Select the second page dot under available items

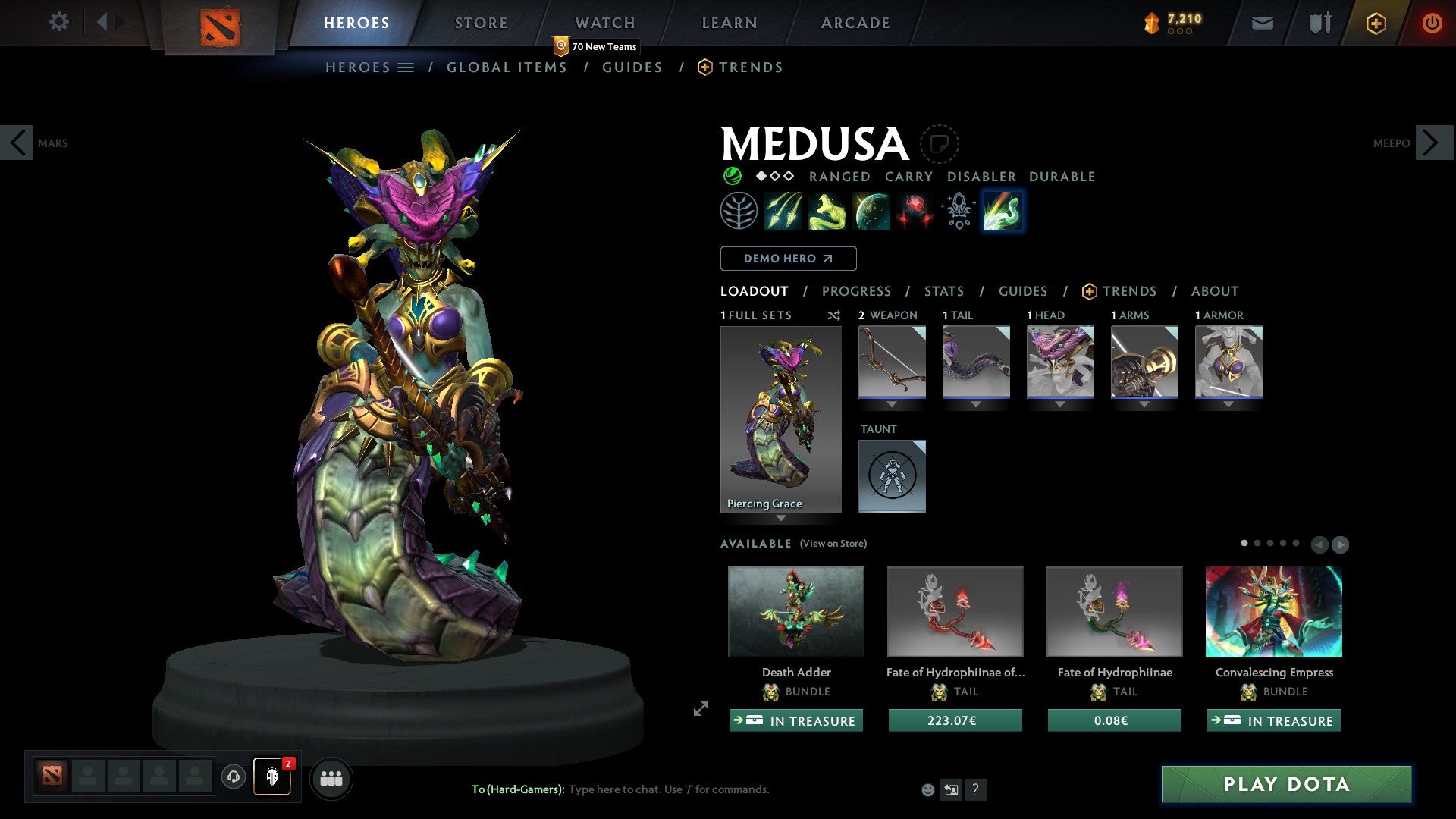point(1258,543)
